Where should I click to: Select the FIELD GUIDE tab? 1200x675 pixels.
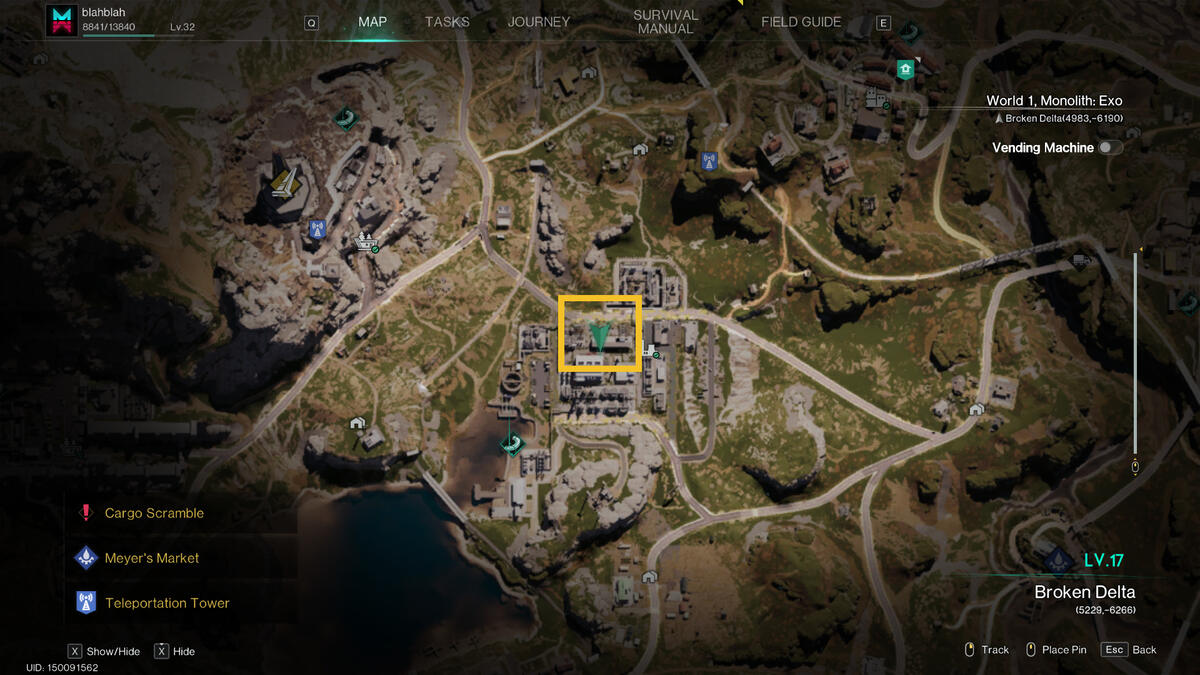(x=801, y=22)
